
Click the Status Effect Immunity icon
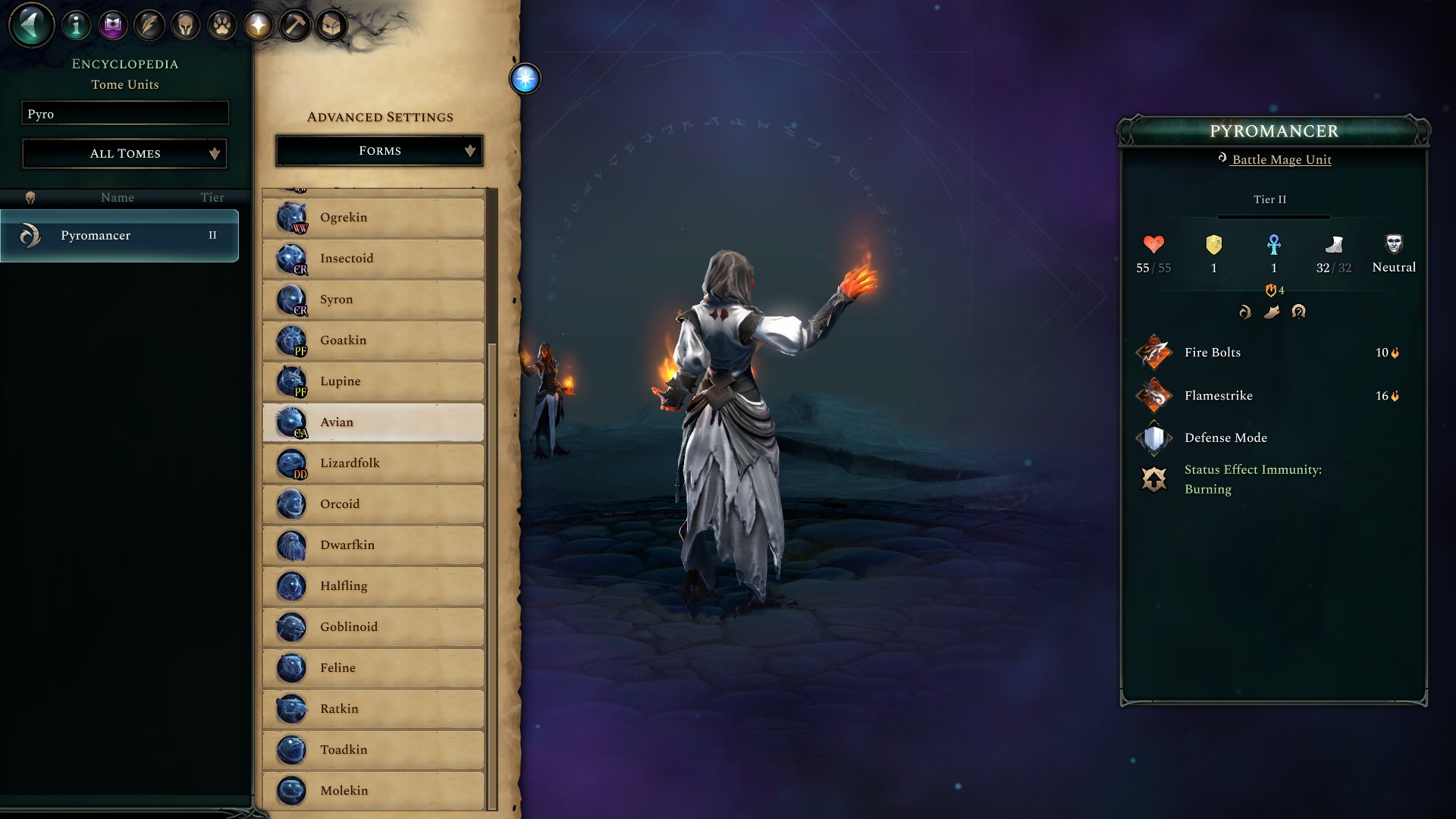pos(1154,479)
